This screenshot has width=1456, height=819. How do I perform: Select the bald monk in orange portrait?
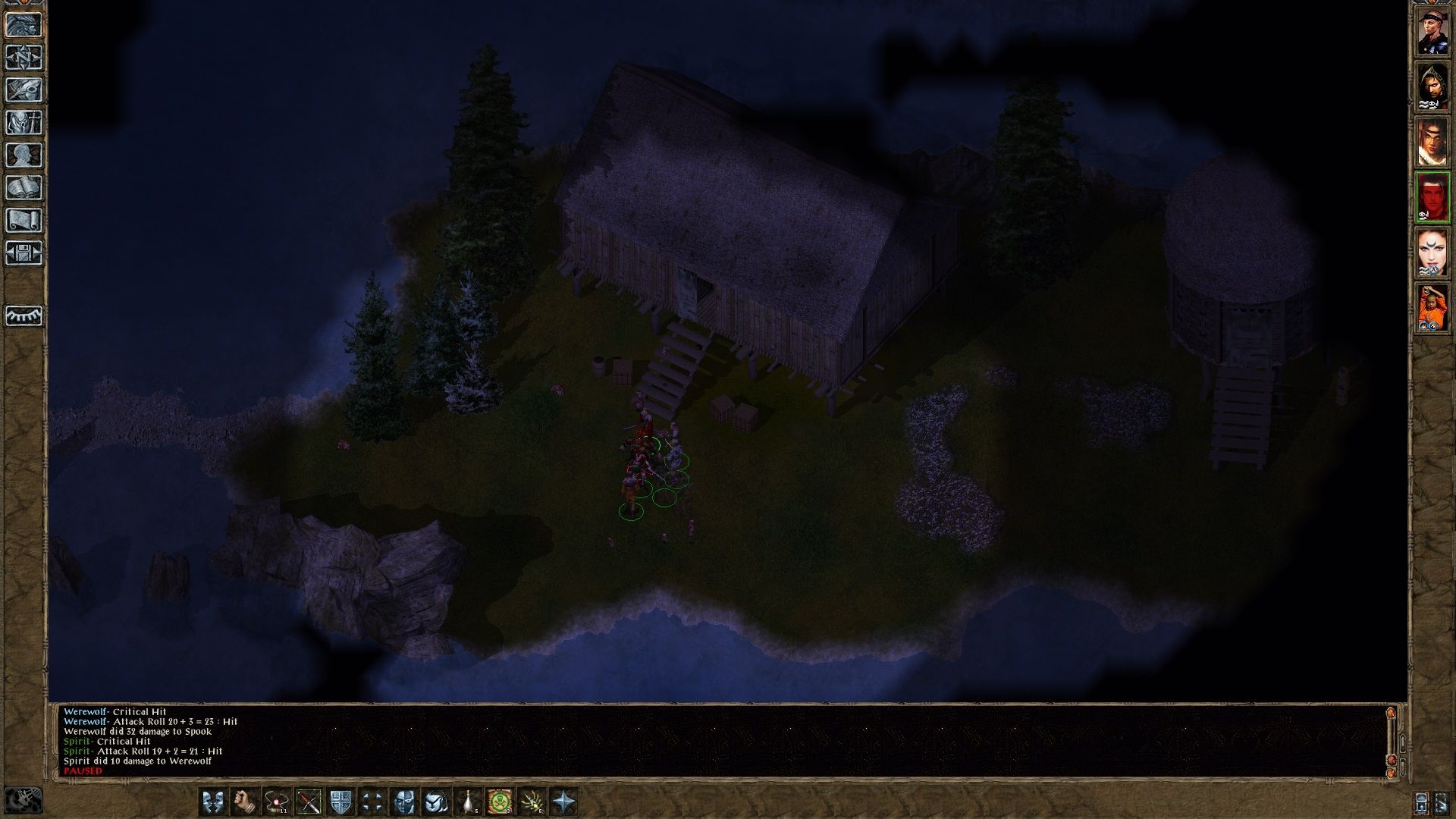[1432, 309]
